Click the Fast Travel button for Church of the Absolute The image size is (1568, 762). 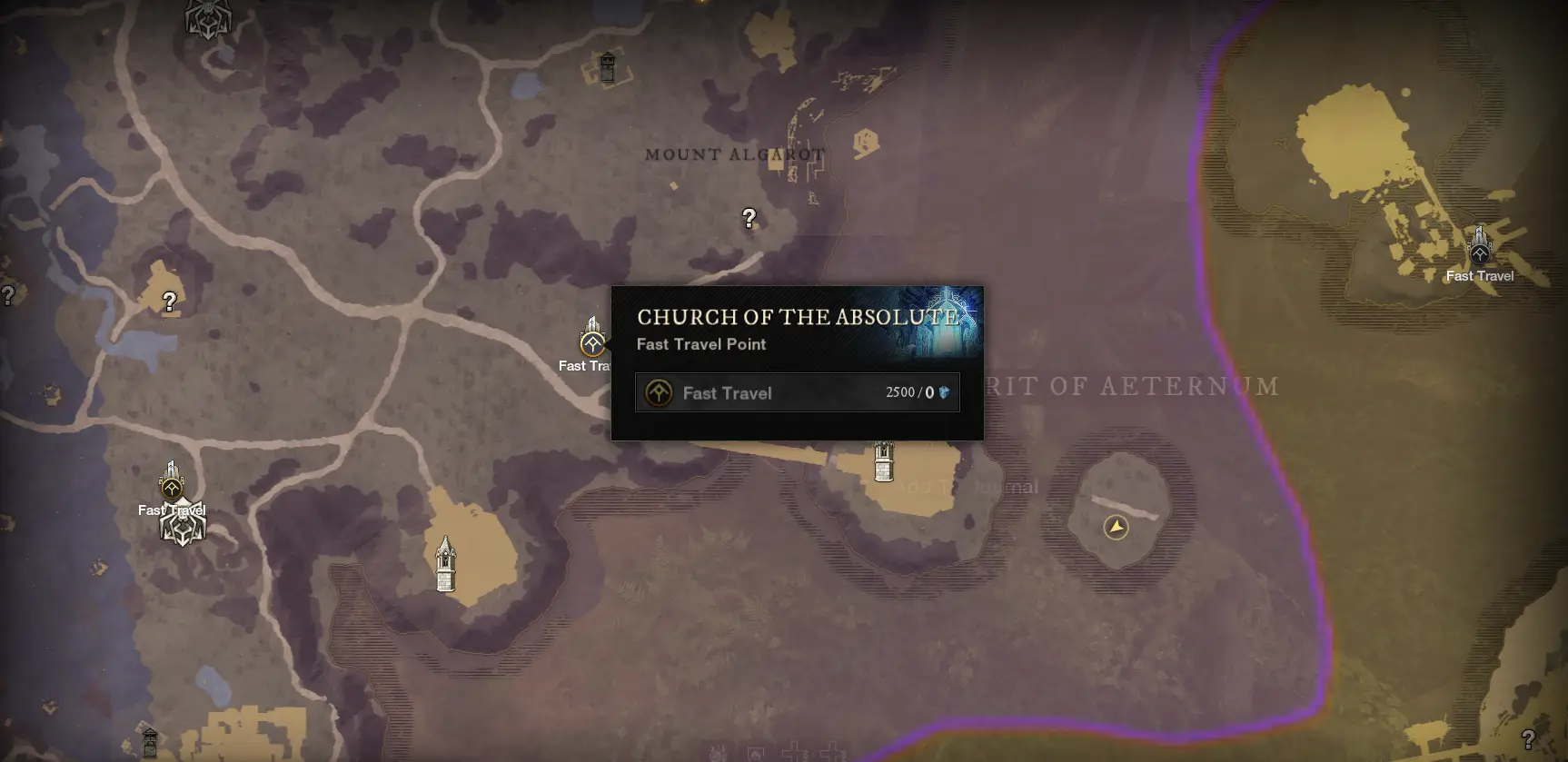pos(797,393)
